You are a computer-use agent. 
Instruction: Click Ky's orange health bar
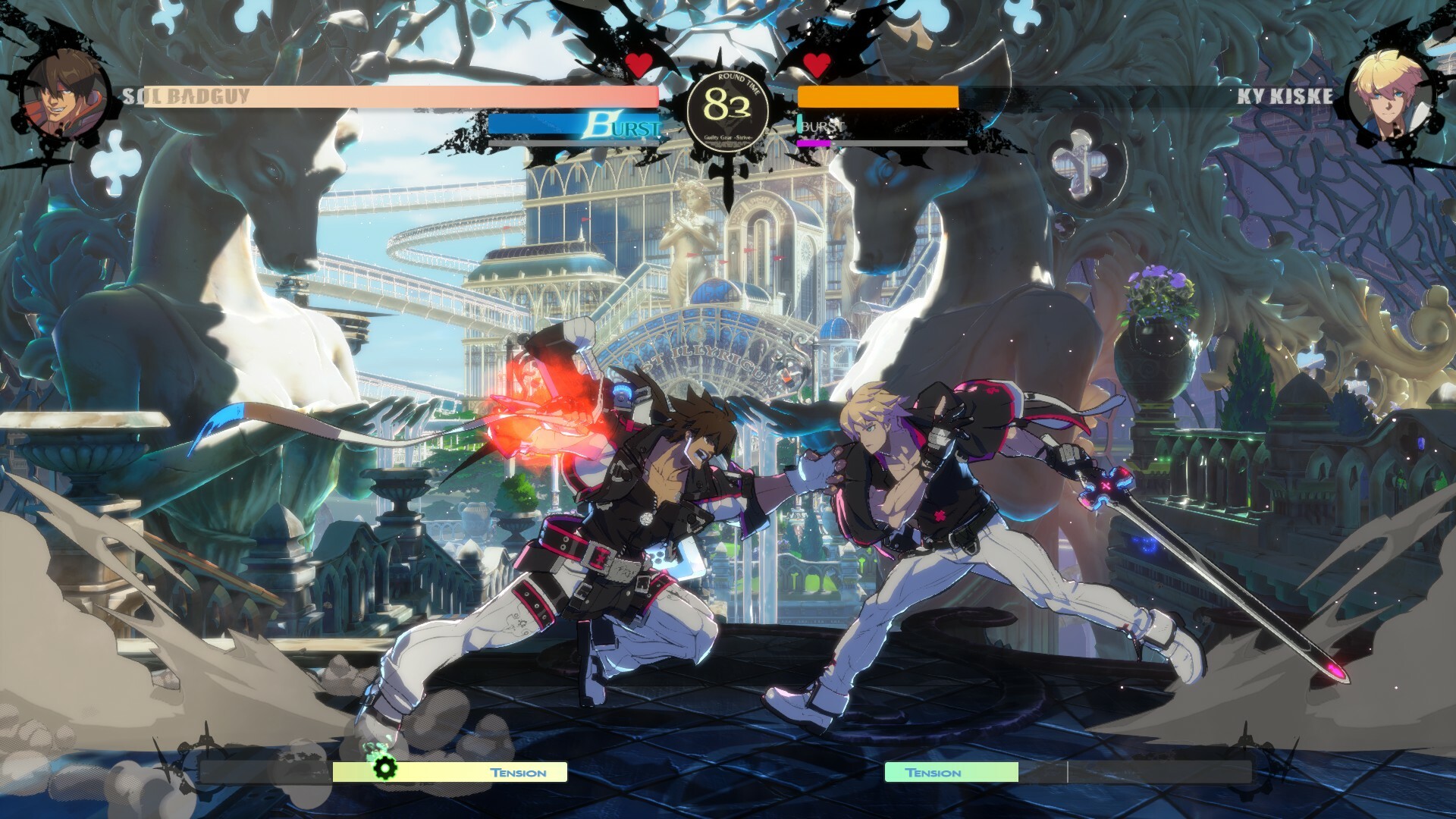[880, 97]
